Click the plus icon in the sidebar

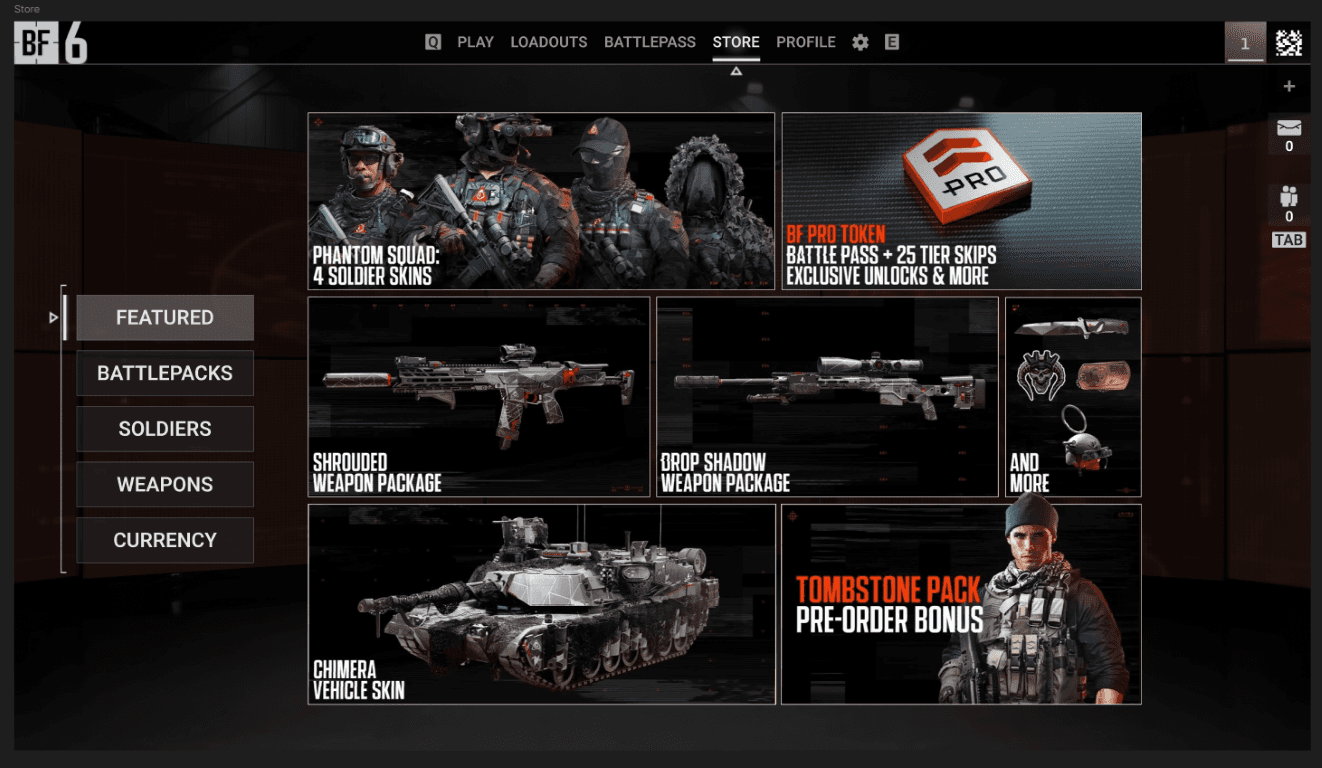click(x=1289, y=87)
